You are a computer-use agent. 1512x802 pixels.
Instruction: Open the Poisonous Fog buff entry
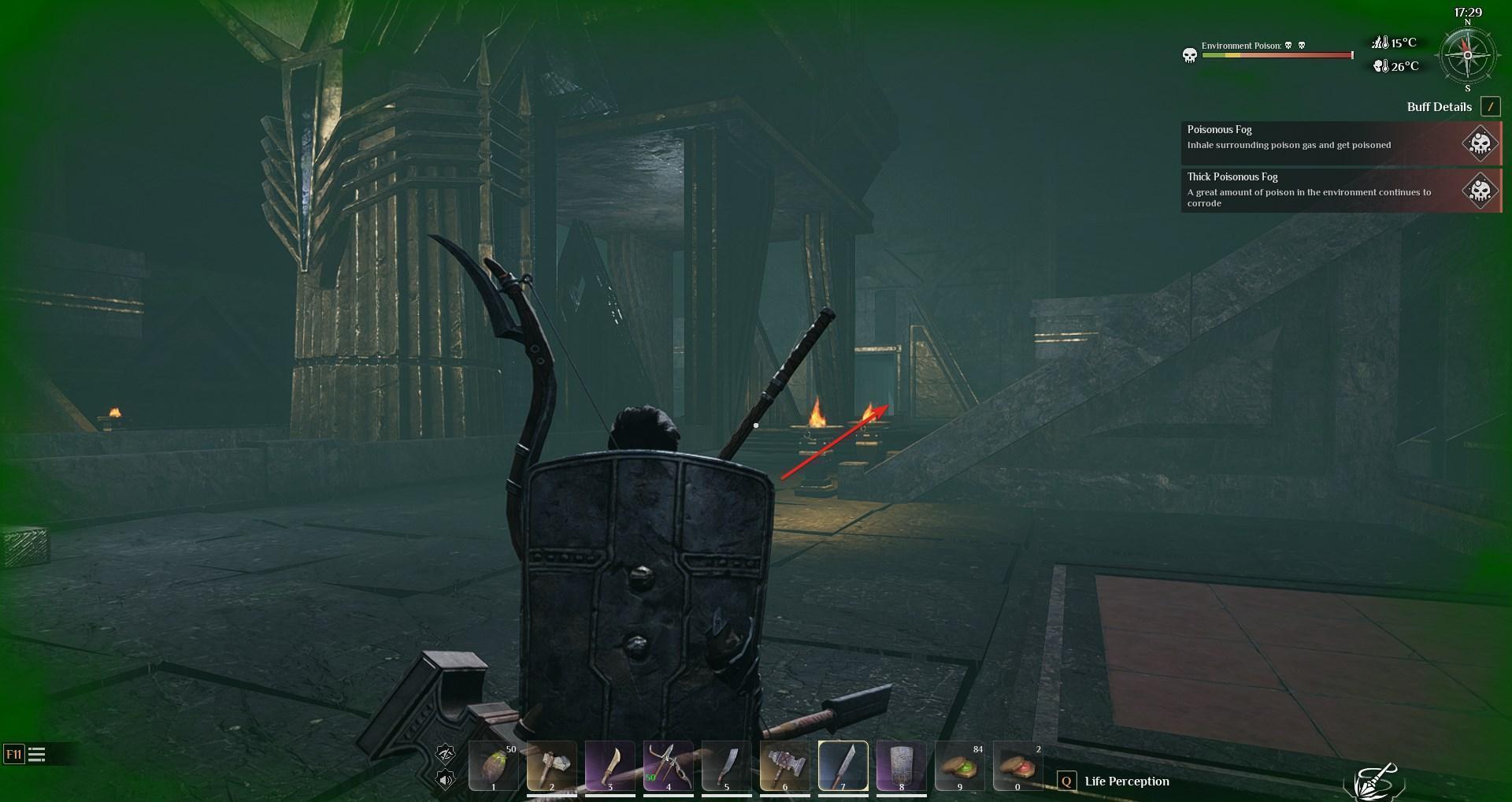point(1340,143)
